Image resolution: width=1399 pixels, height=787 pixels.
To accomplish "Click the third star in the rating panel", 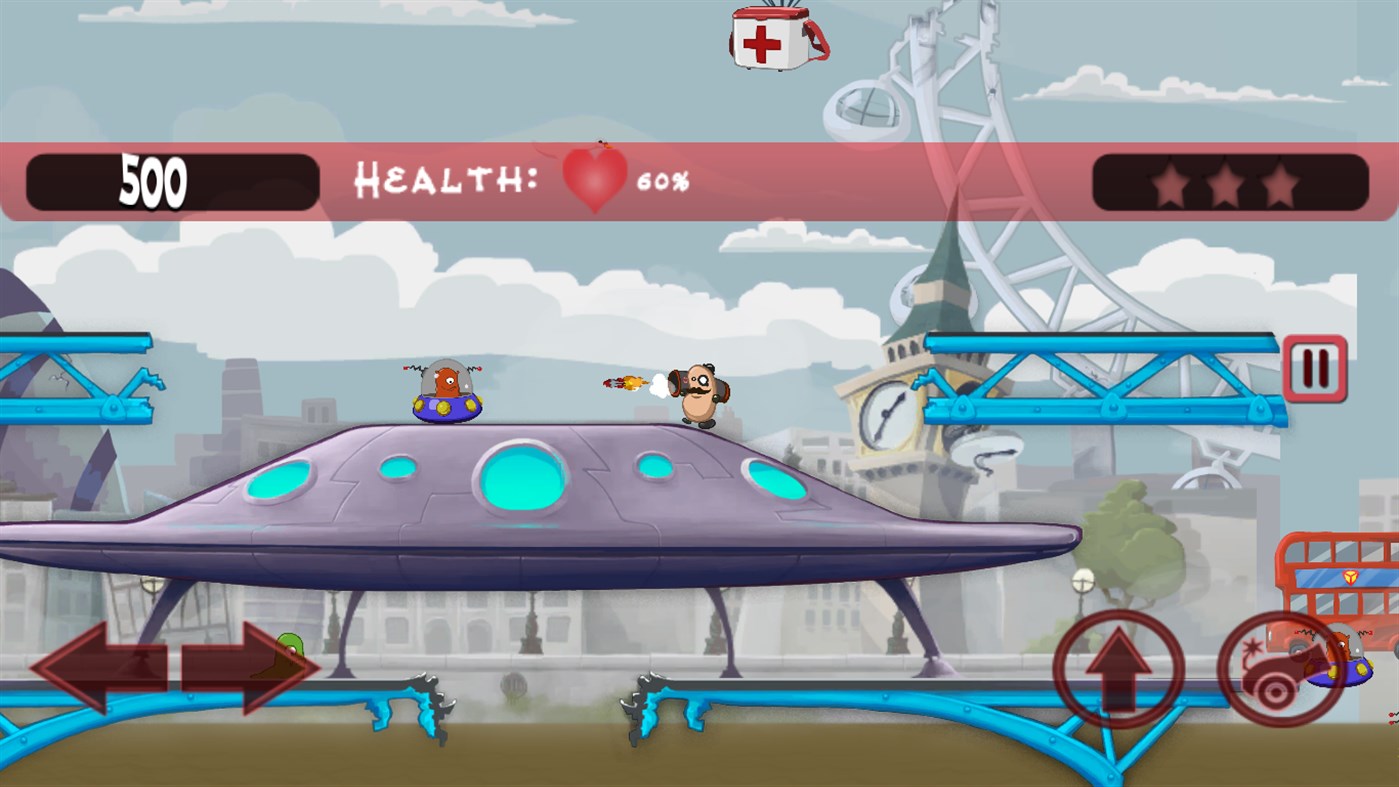I will (x=1281, y=183).
